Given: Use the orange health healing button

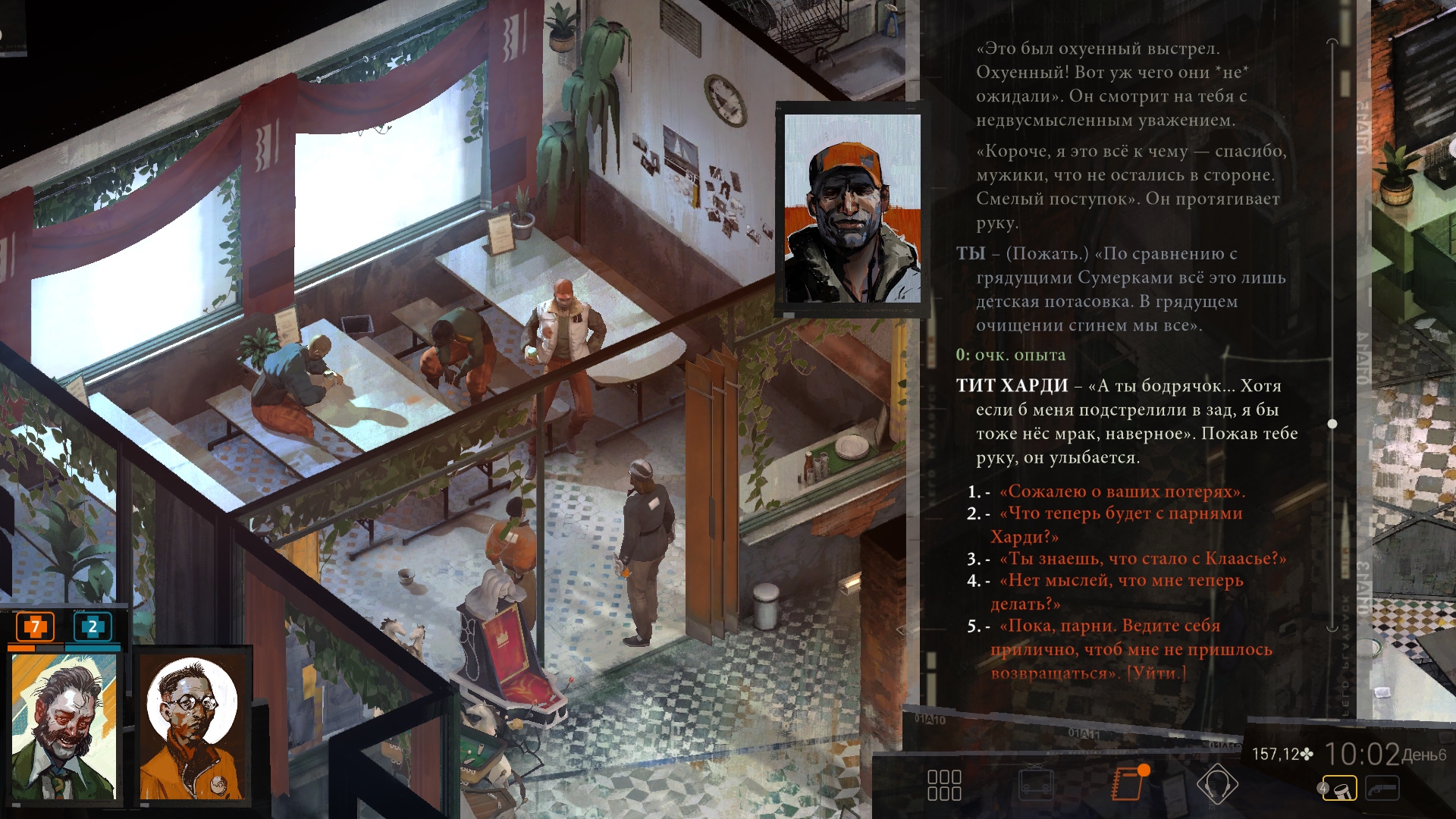Looking at the screenshot, I should pyautogui.click(x=35, y=626).
